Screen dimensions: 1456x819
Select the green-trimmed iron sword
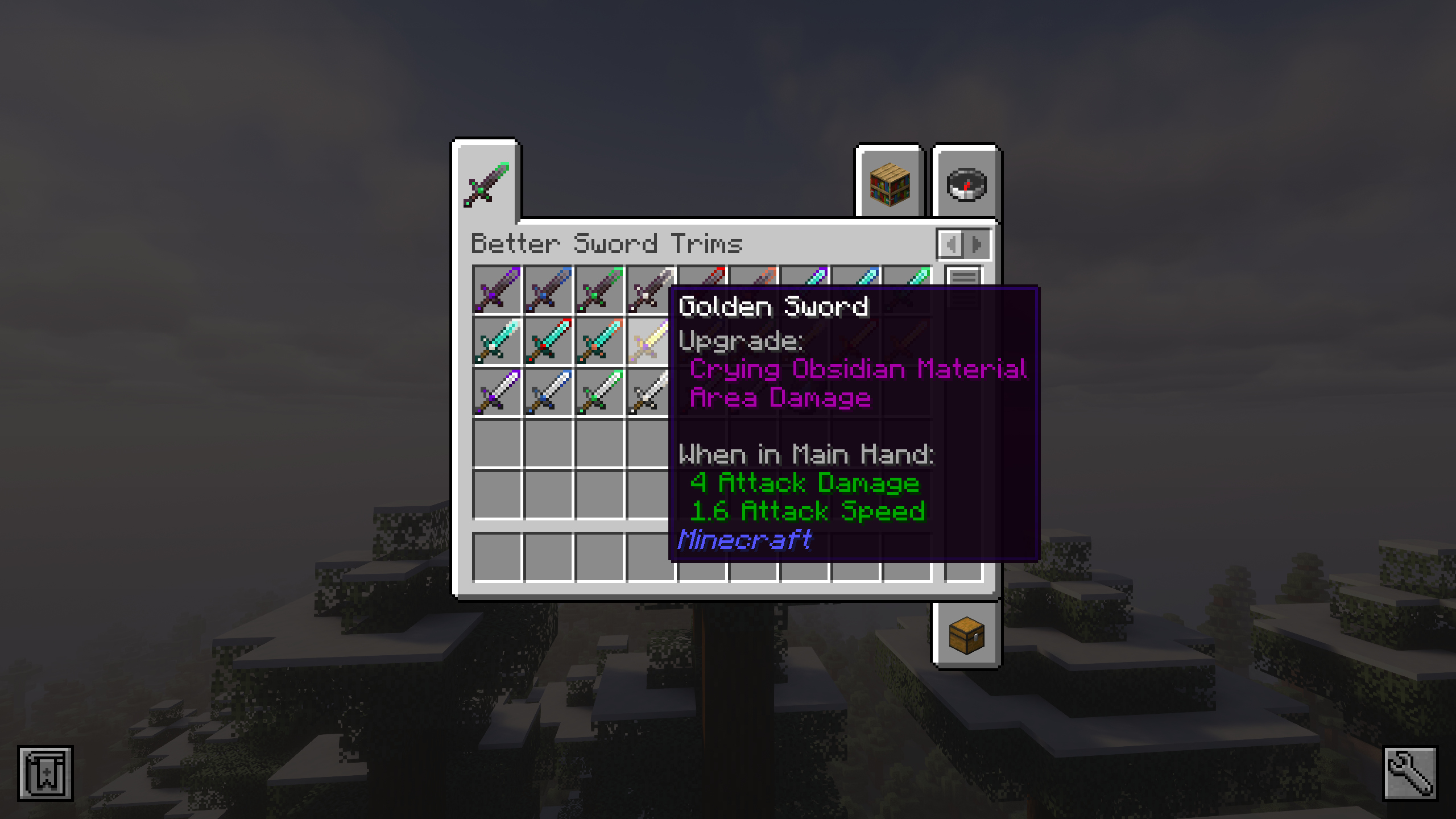[601, 392]
